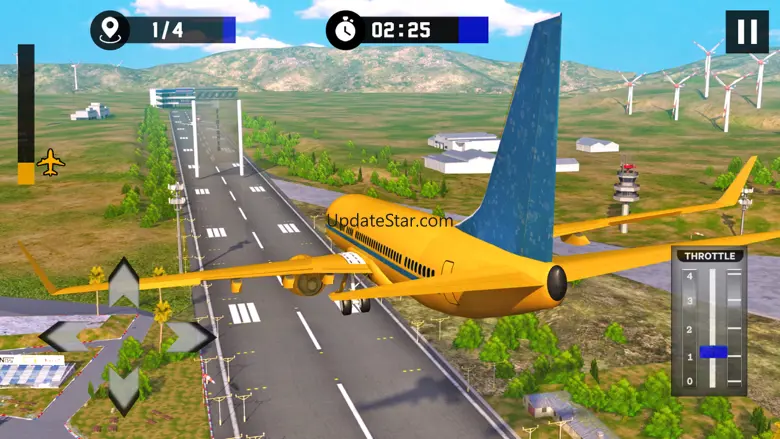Tap the up arrow on the directional pad
The image size is (780, 439).
pos(124,282)
